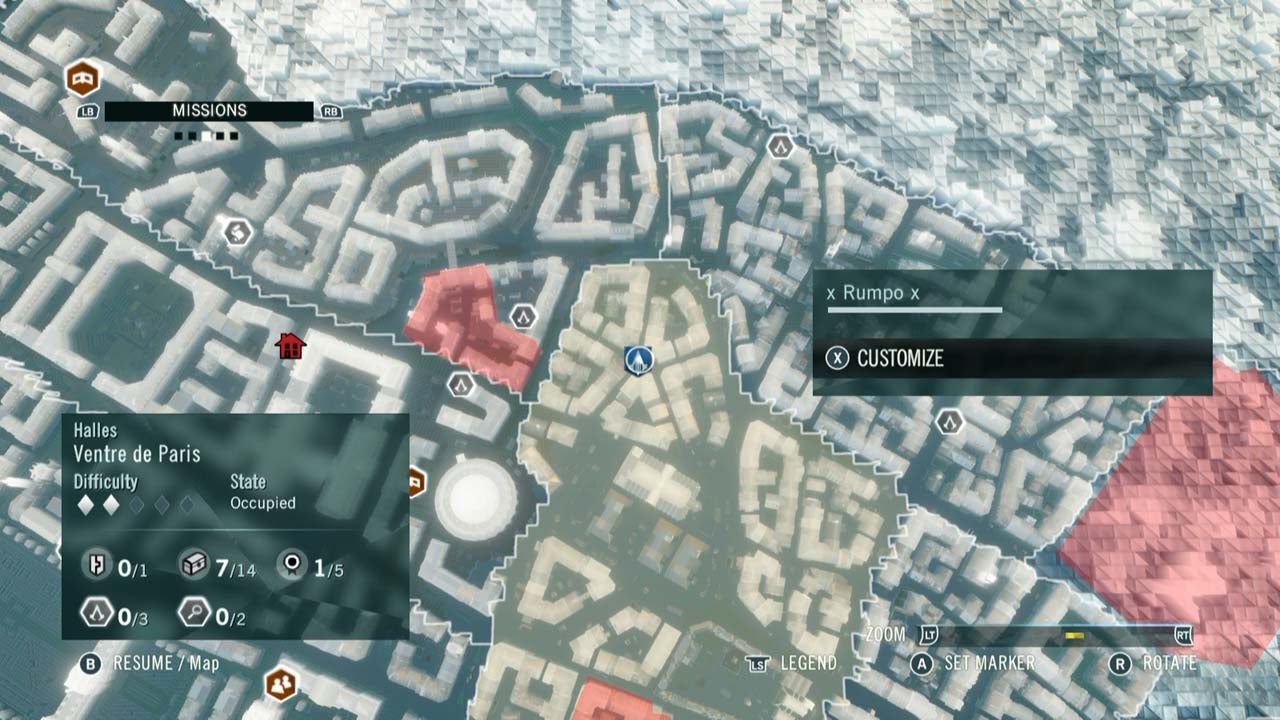Click the magnifying glass mystery icon showing 0/2
This screenshot has height=720, width=1280.
tap(196, 610)
